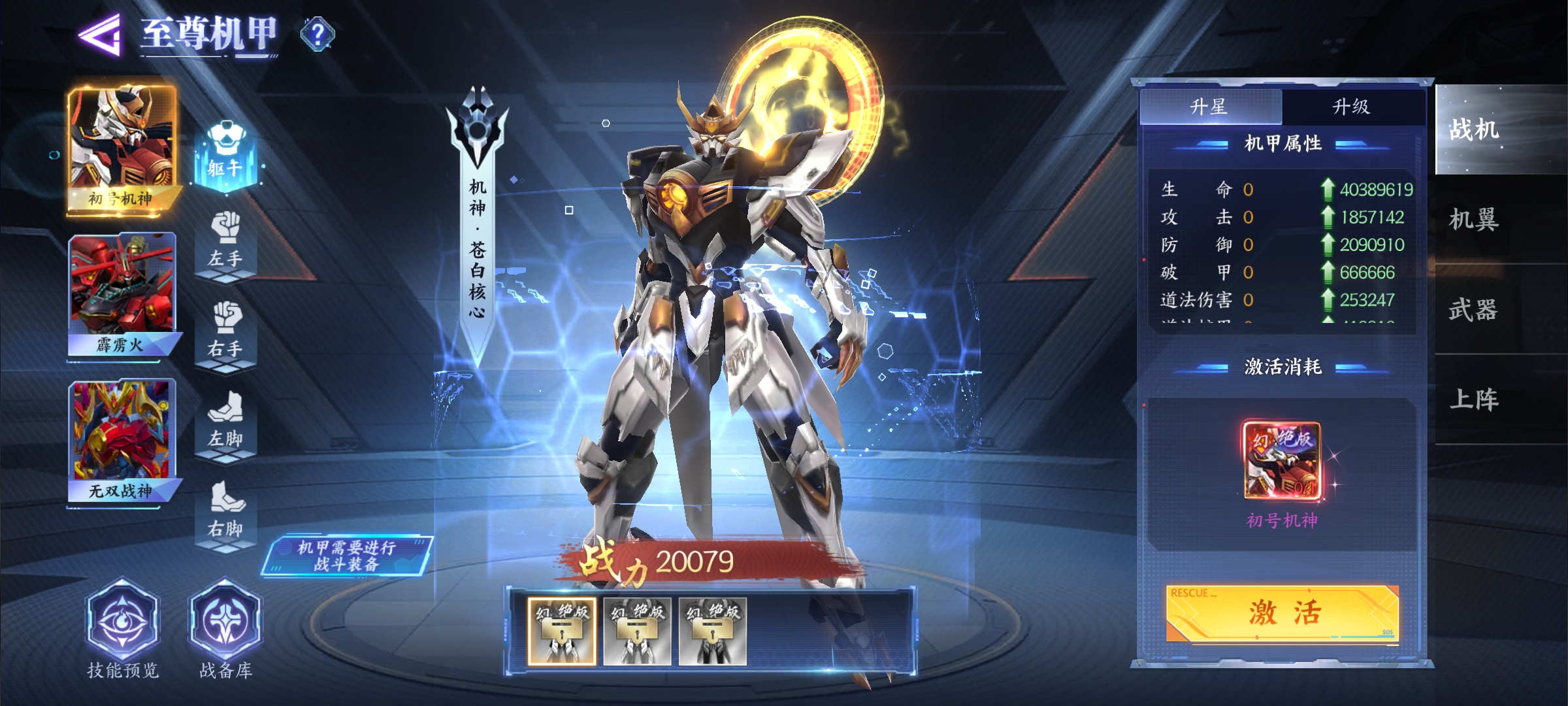The height and width of the screenshot is (706, 1568).
Task: Select the 右脚 equipment slot
Action: coord(225,513)
